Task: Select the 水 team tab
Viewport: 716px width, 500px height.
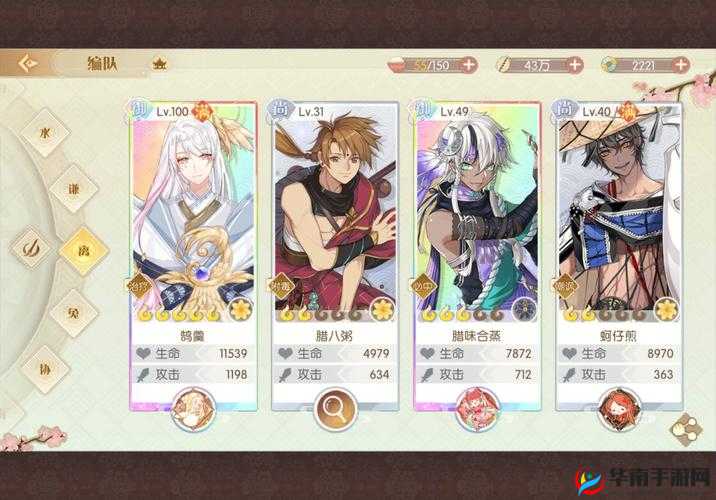Action: 43,132
